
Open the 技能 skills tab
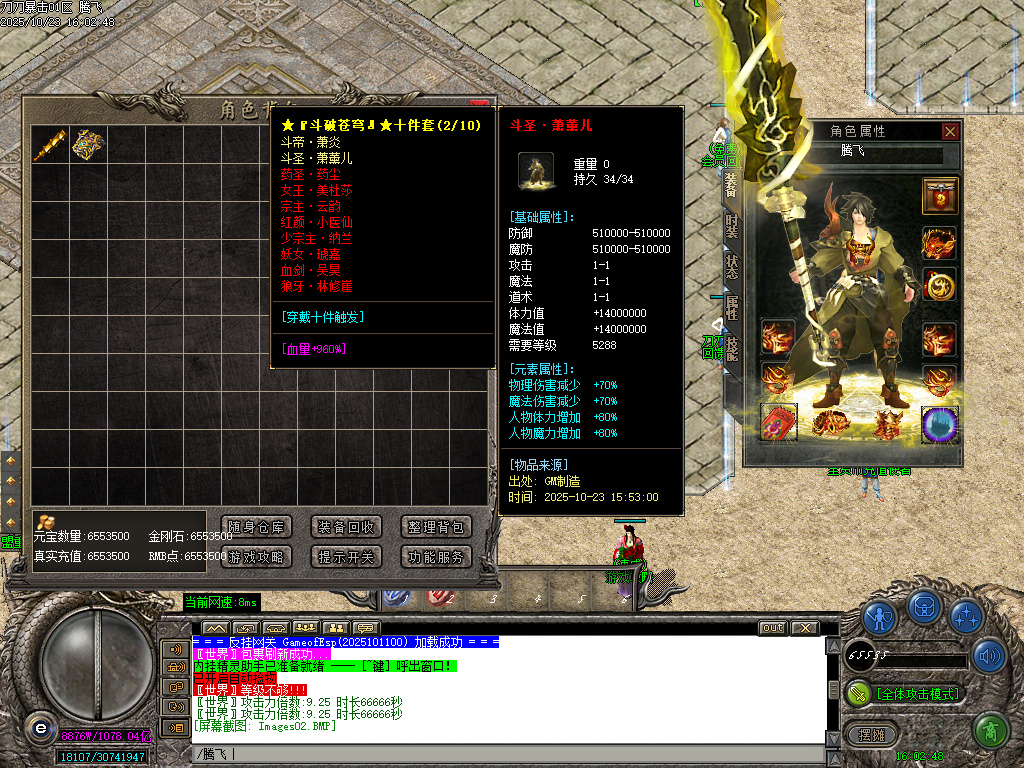tap(732, 348)
